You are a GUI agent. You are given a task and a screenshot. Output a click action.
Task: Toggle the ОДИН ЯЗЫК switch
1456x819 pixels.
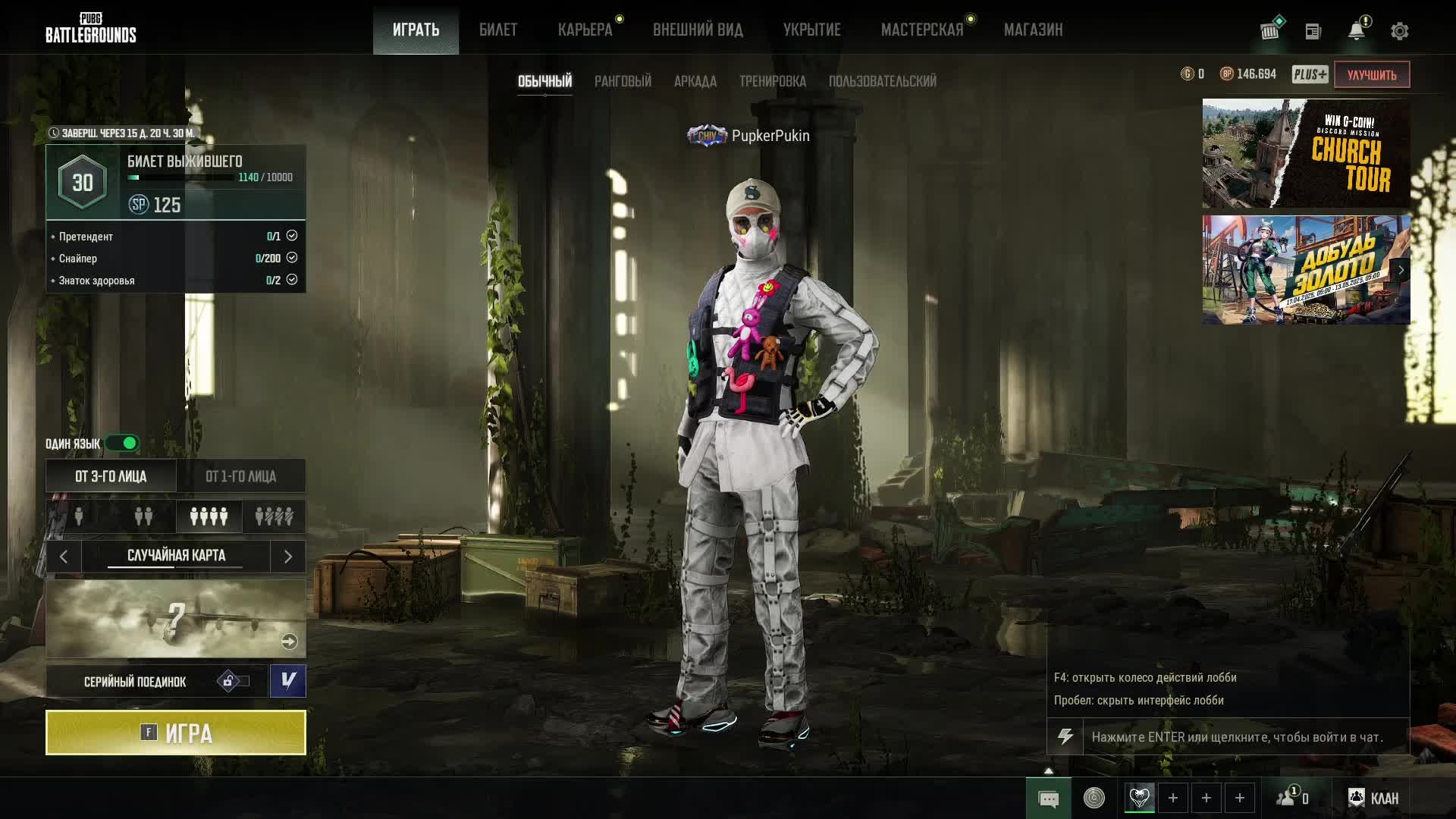(x=123, y=443)
